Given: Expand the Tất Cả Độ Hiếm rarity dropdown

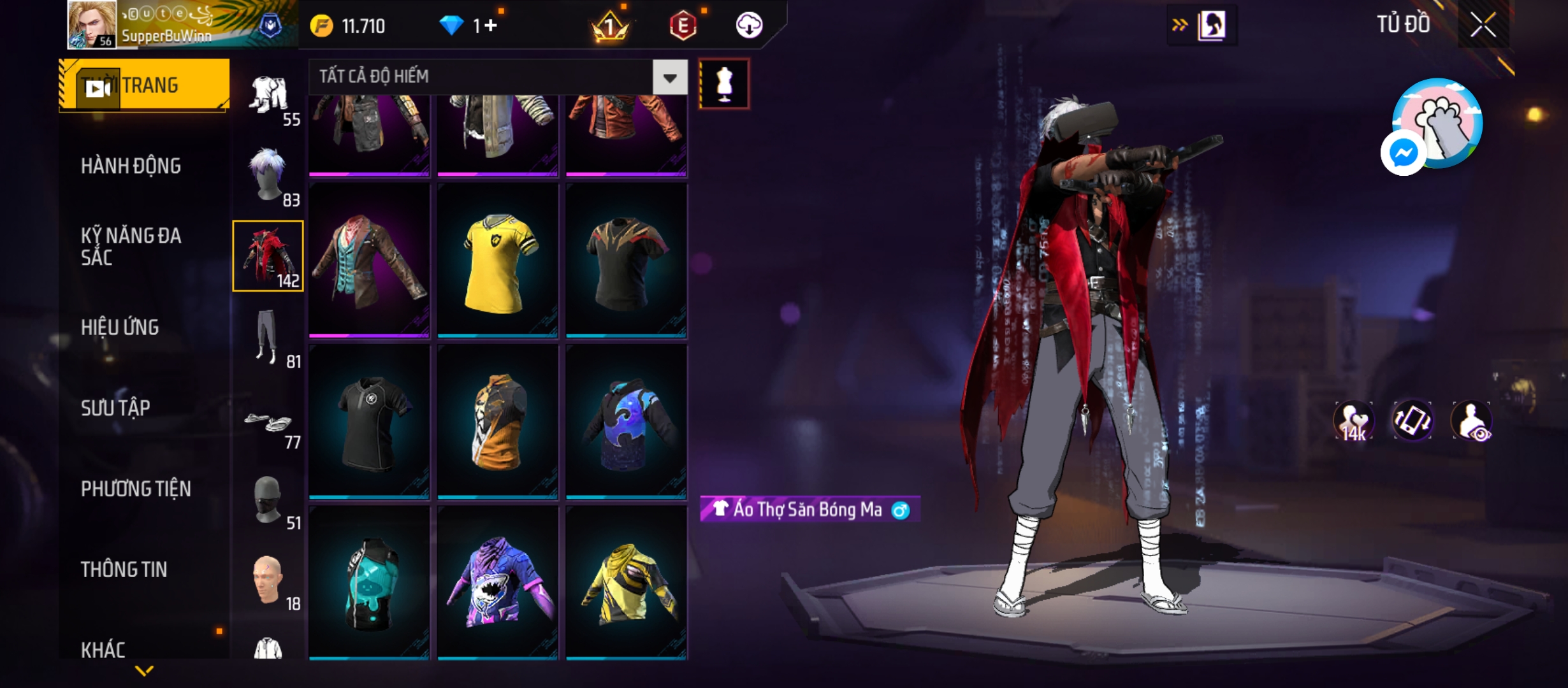Looking at the screenshot, I should click(670, 78).
